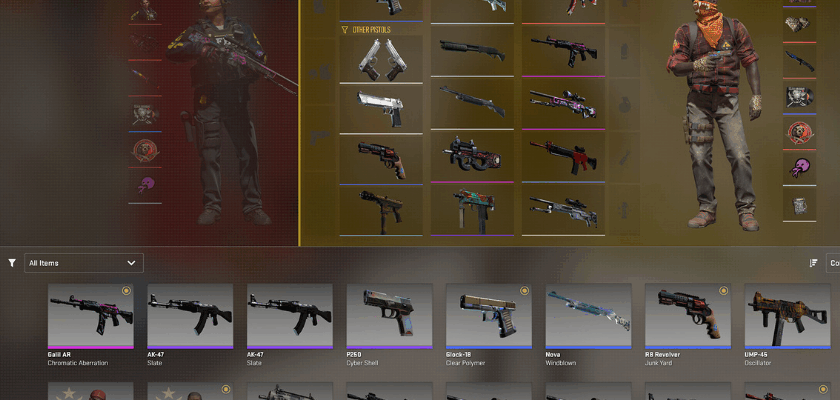Image resolution: width=840 pixels, height=400 pixels.
Task: Open the knife slot beside the character
Action: [x=797, y=61]
